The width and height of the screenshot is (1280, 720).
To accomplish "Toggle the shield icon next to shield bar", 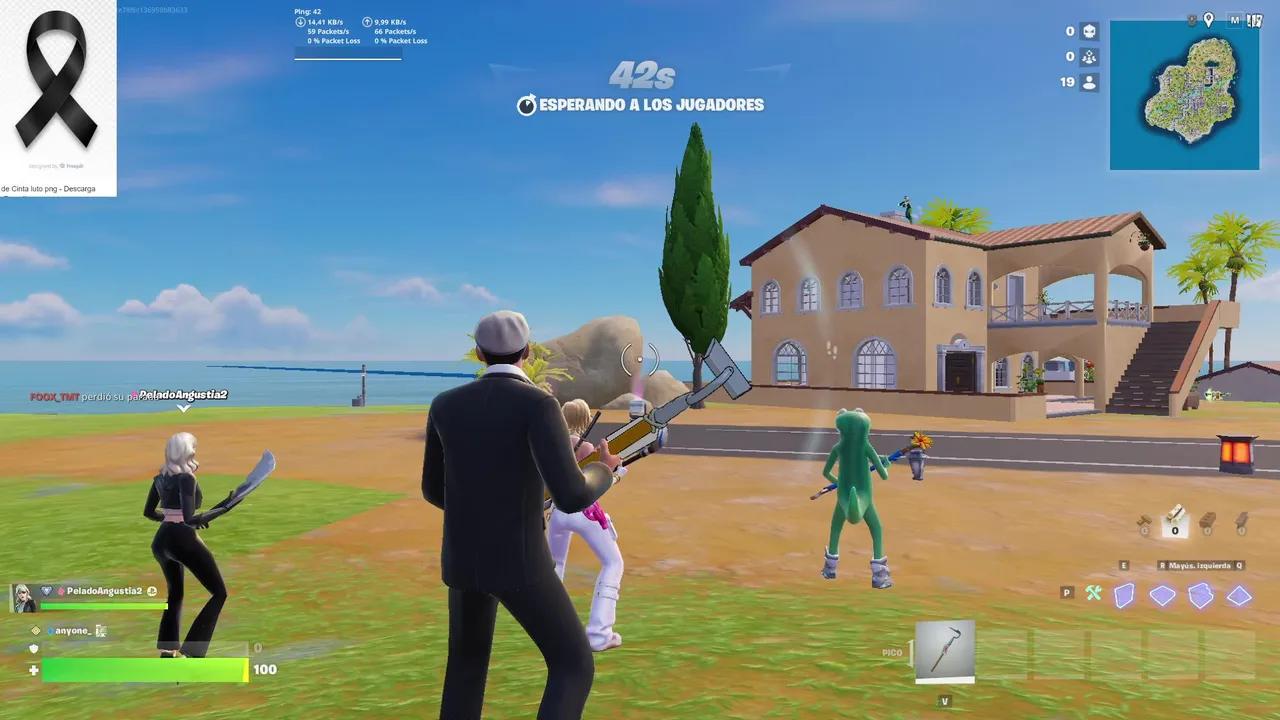I will click(33, 649).
